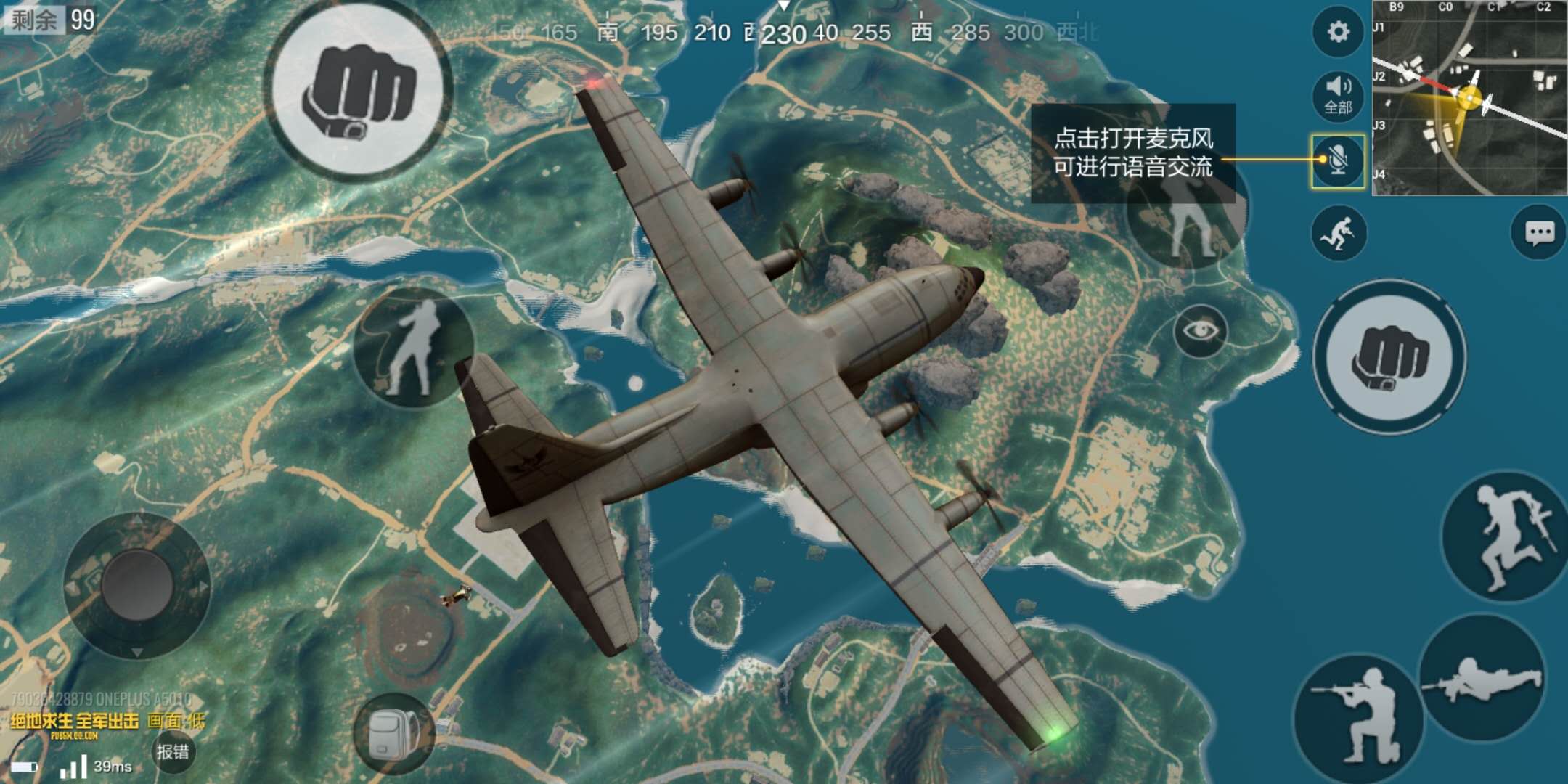
Task: Expand the minimap
Action: click(1469, 98)
